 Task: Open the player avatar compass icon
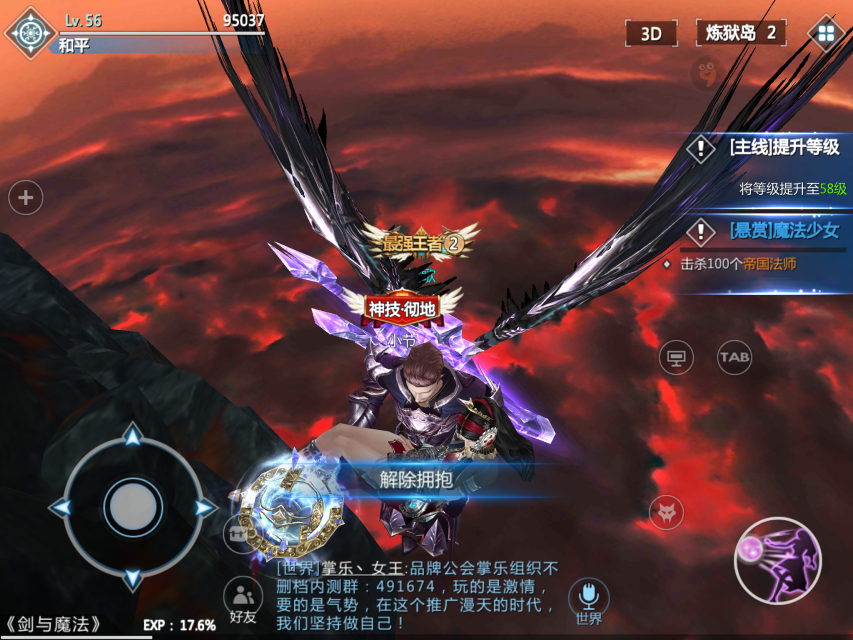coord(31,32)
